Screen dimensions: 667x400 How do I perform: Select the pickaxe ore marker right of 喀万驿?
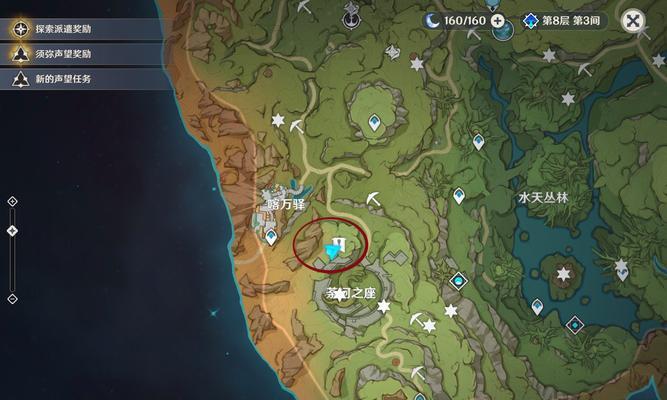coord(372,199)
